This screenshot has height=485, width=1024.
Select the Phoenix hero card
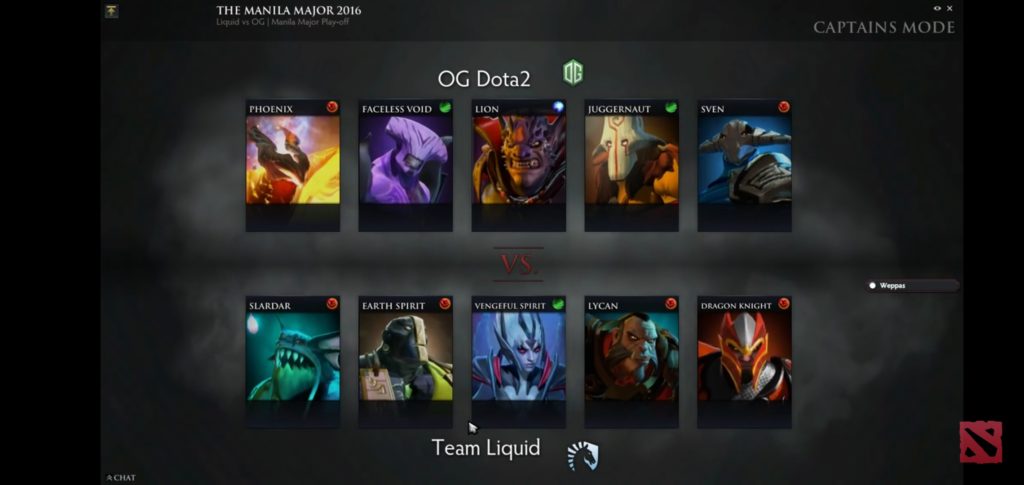[x=293, y=160]
